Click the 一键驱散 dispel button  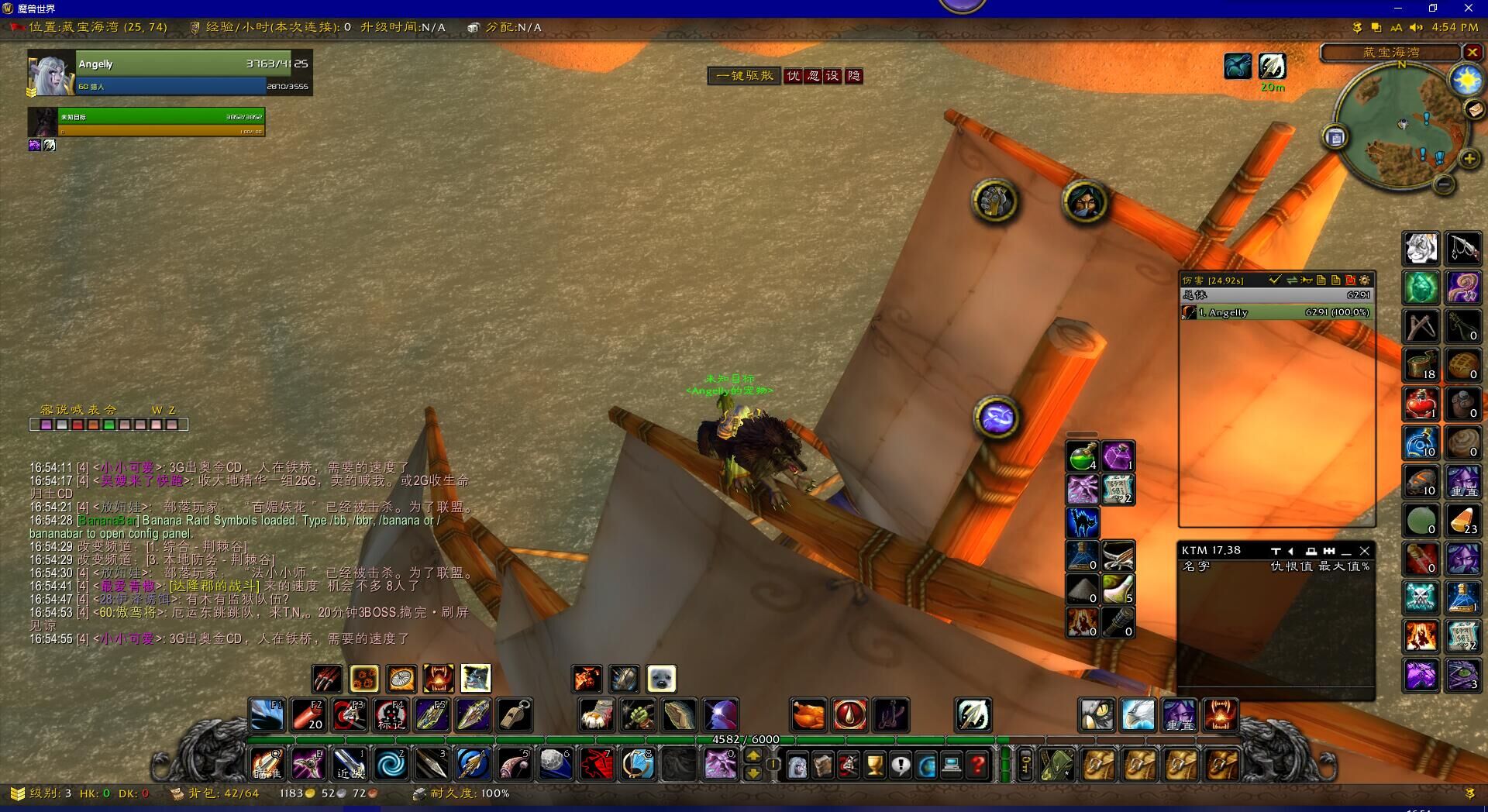click(744, 76)
